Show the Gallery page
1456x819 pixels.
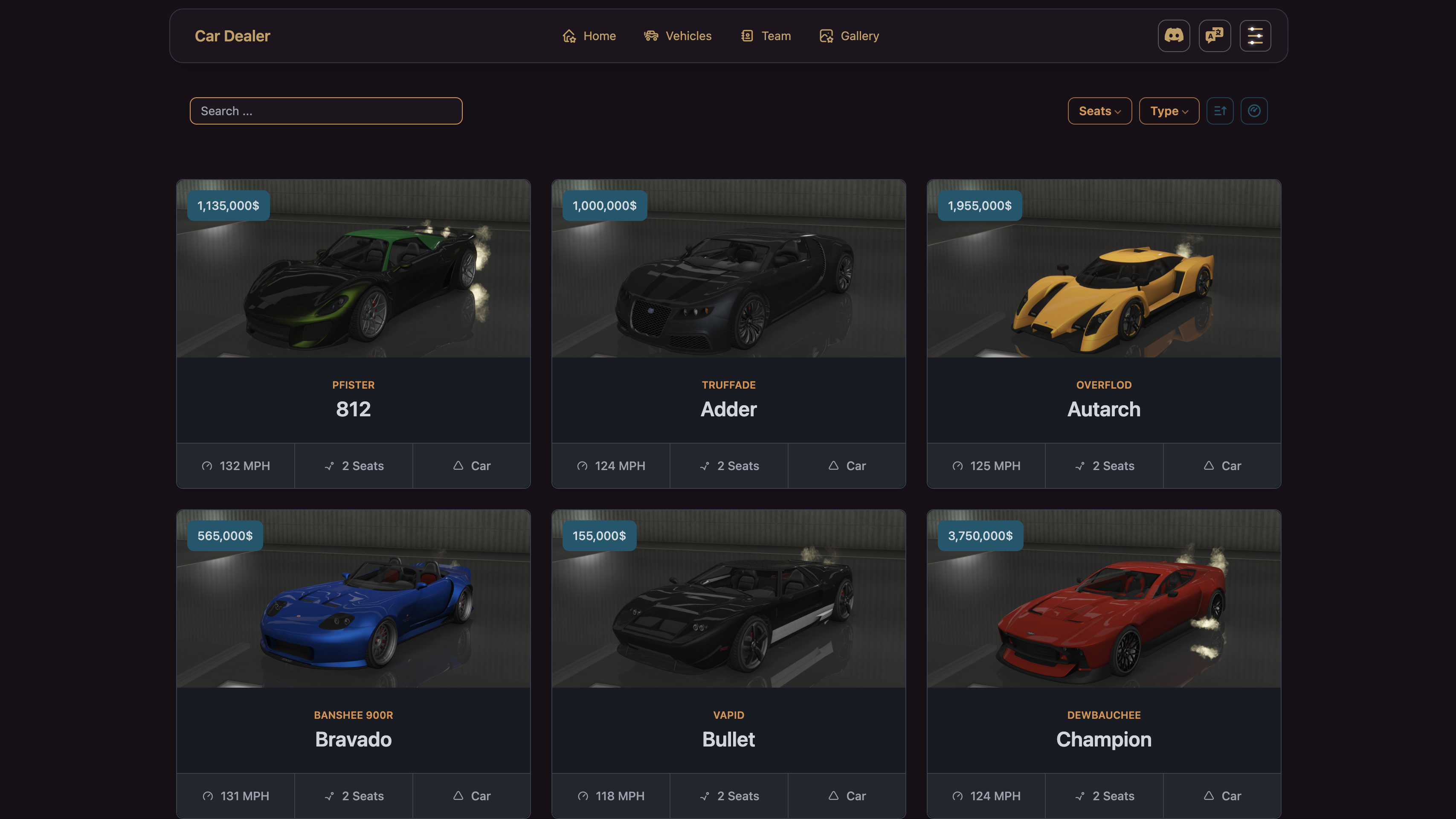pyautogui.click(x=849, y=36)
